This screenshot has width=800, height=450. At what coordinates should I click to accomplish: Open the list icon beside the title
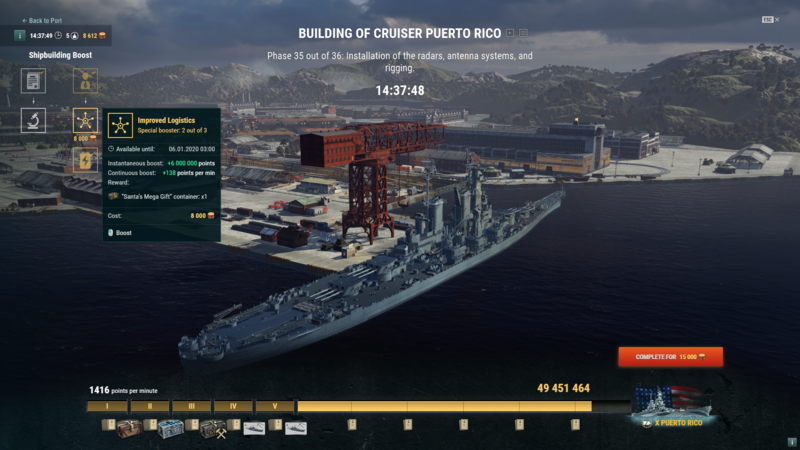[523, 33]
